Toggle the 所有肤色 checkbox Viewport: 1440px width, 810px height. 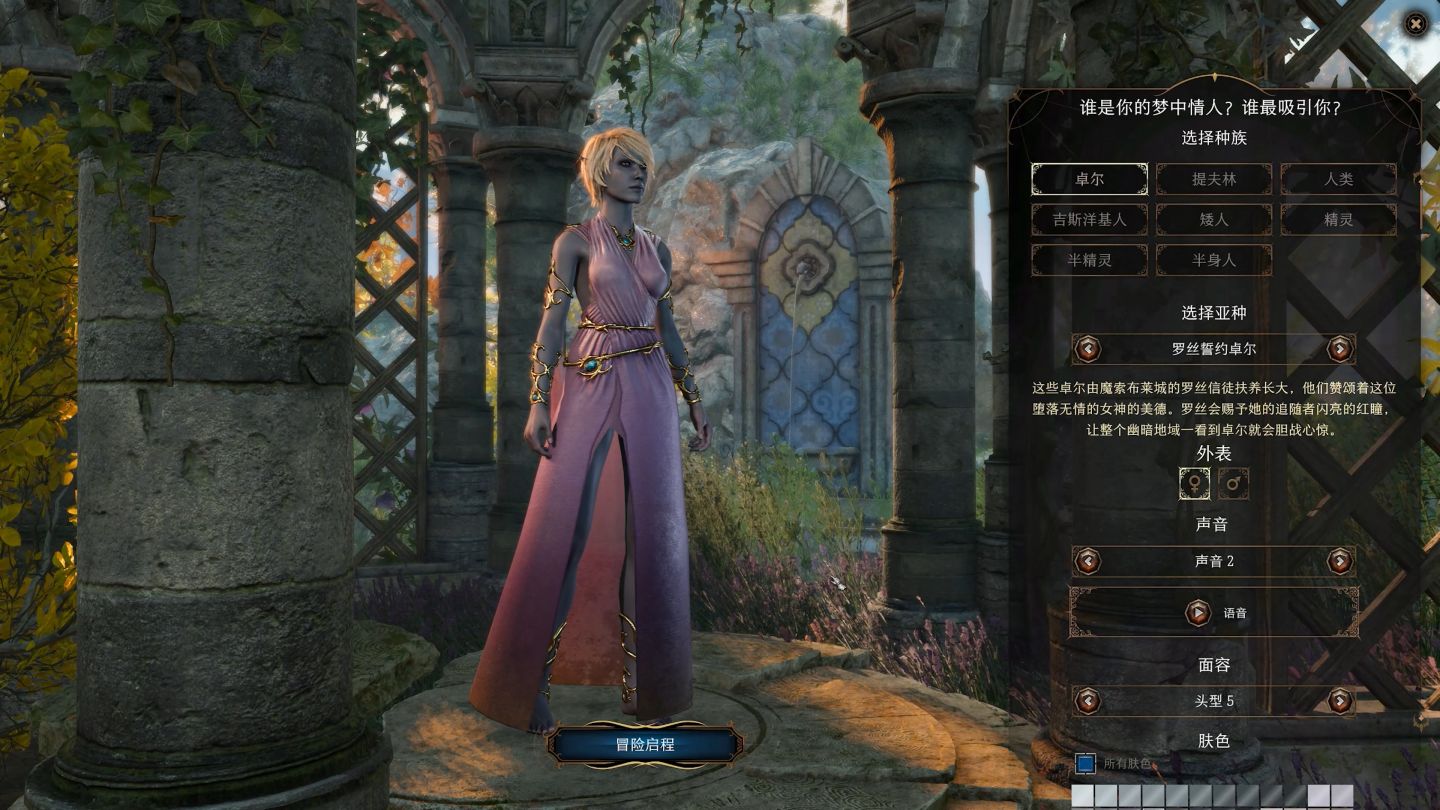[1085, 764]
